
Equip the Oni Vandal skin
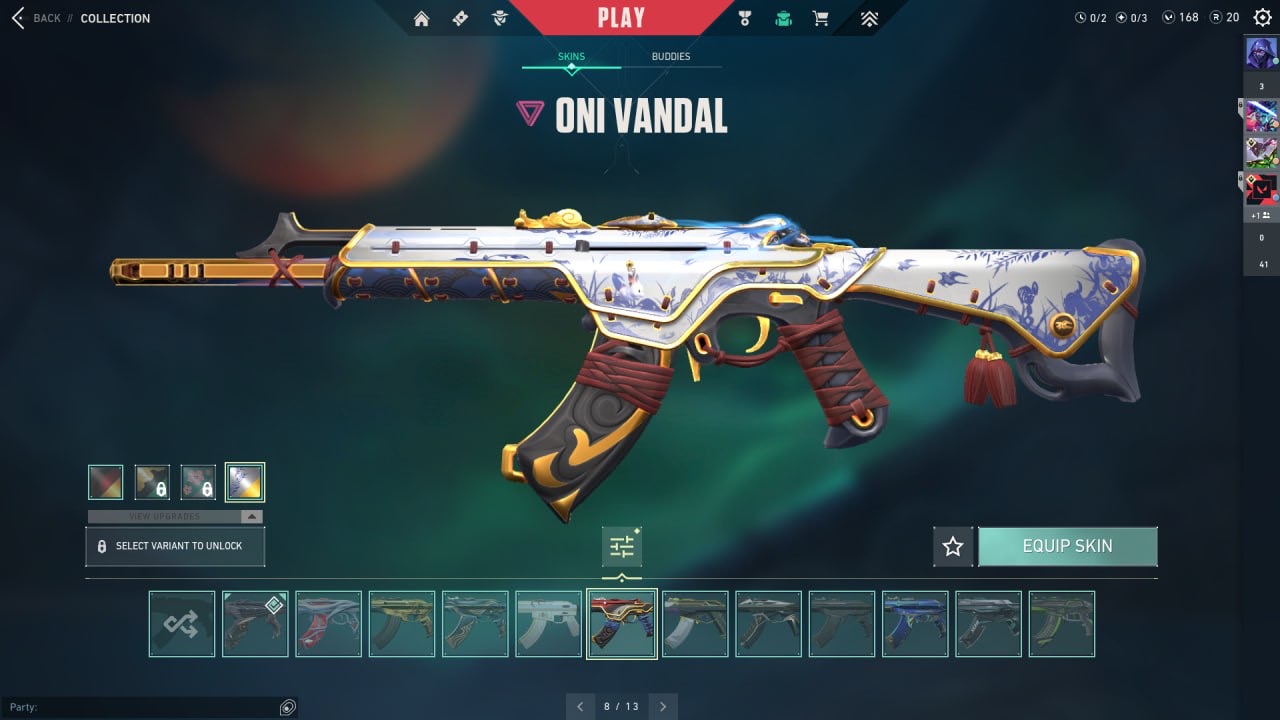[x=1067, y=546]
